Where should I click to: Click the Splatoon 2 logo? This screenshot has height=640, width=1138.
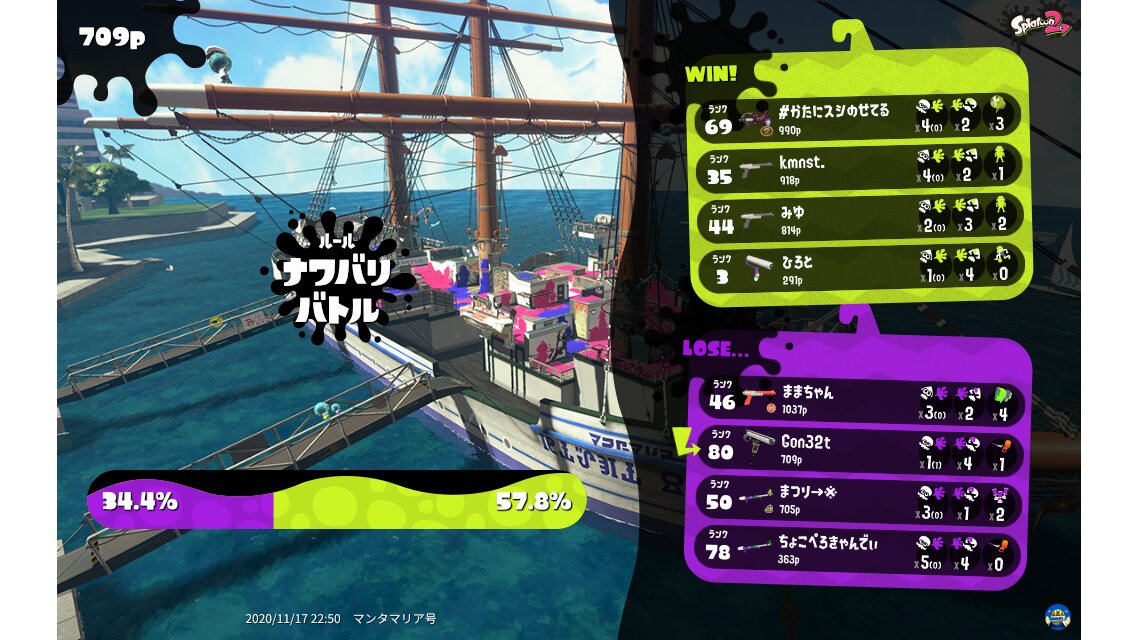1040,24
